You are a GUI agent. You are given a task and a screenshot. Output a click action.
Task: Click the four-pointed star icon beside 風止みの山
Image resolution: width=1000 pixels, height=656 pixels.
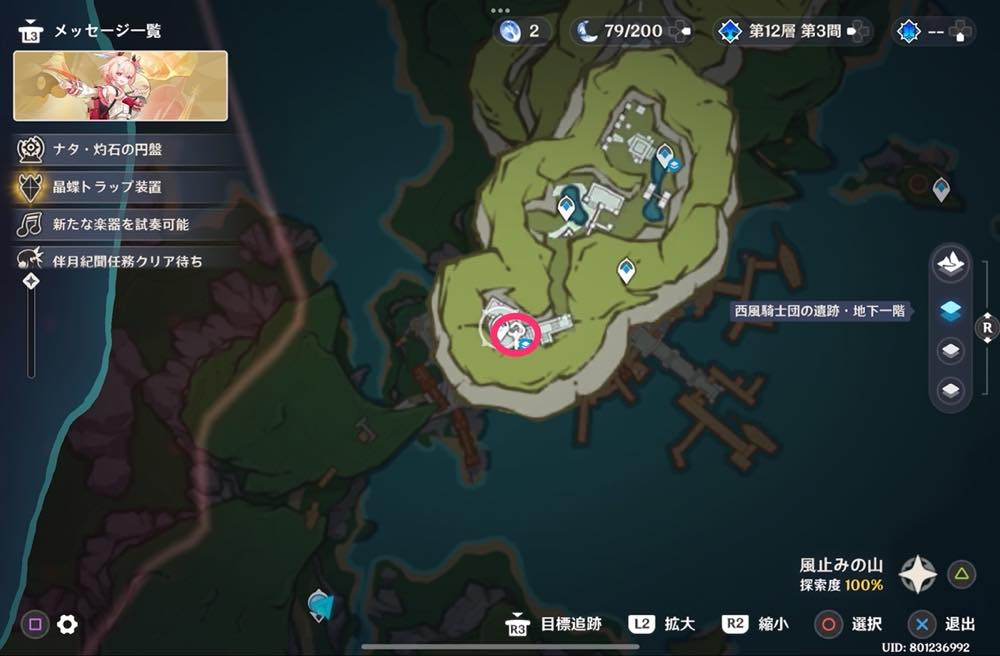(x=917, y=575)
